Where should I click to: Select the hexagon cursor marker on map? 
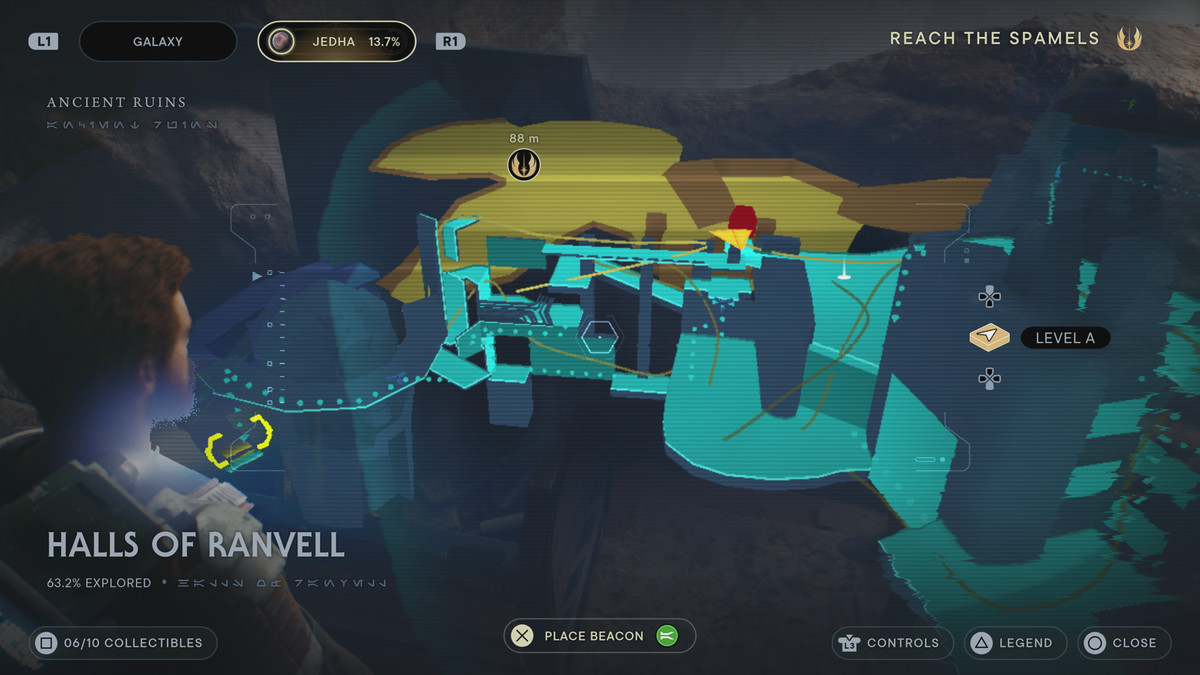pyautogui.click(x=600, y=337)
